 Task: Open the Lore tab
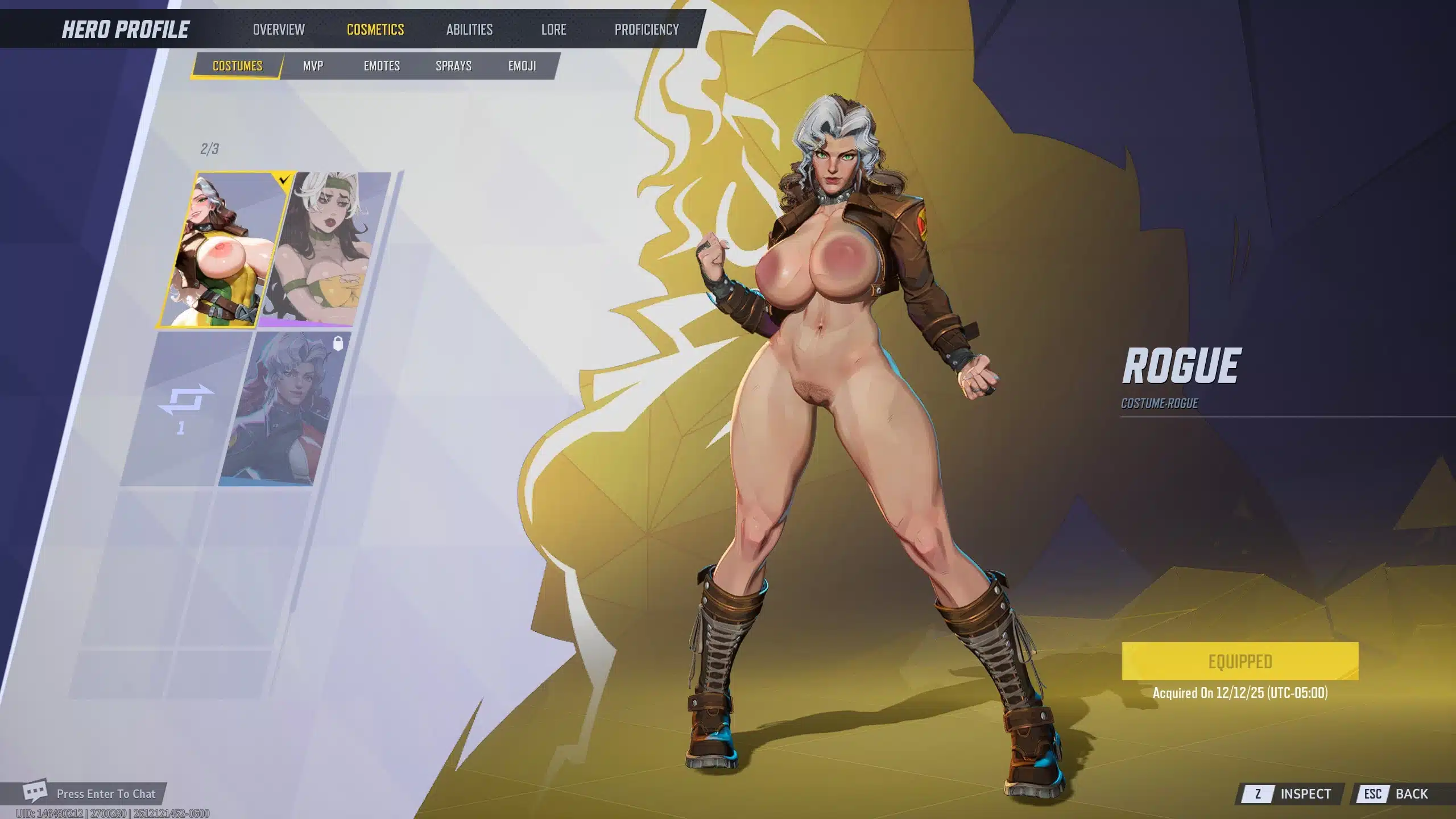coord(553,30)
